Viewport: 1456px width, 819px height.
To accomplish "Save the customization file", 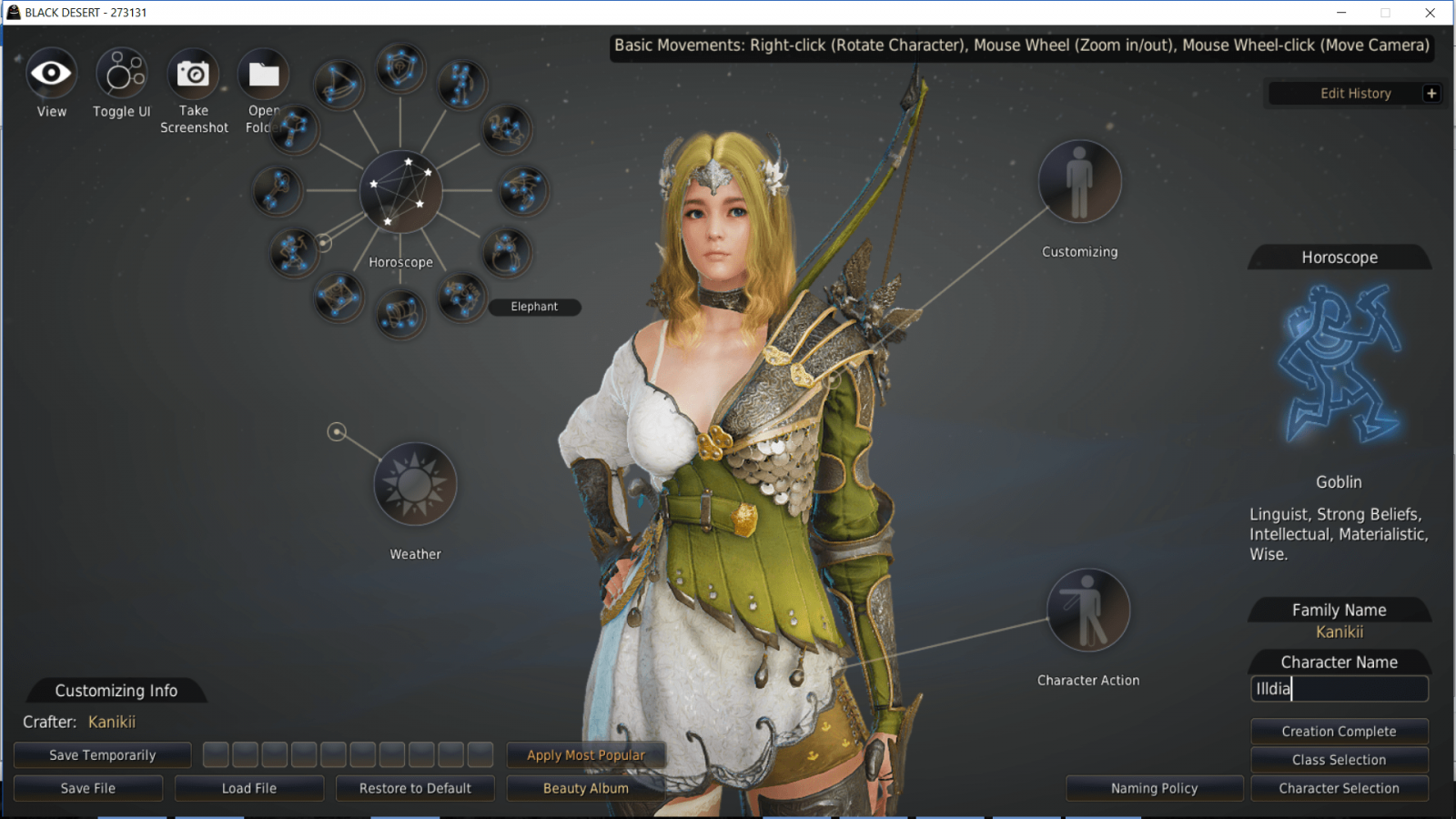I will (88, 788).
